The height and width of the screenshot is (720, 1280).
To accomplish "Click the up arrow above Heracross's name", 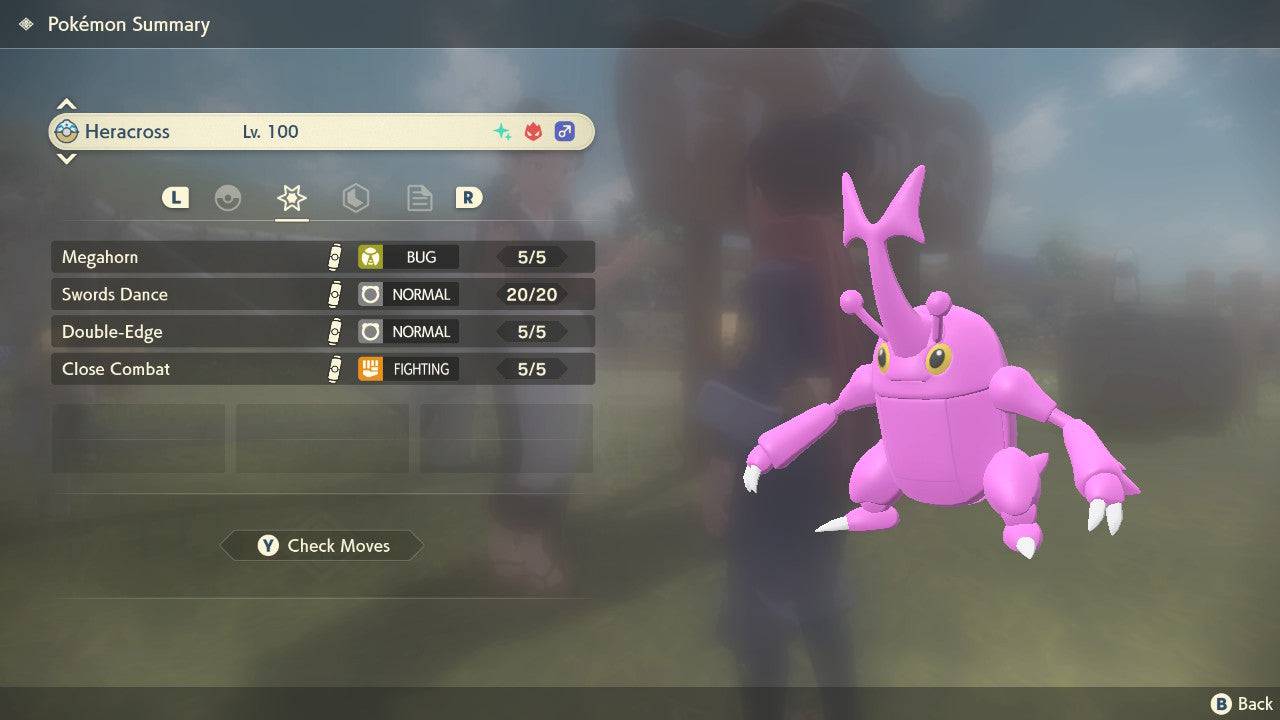I will coord(66,104).
